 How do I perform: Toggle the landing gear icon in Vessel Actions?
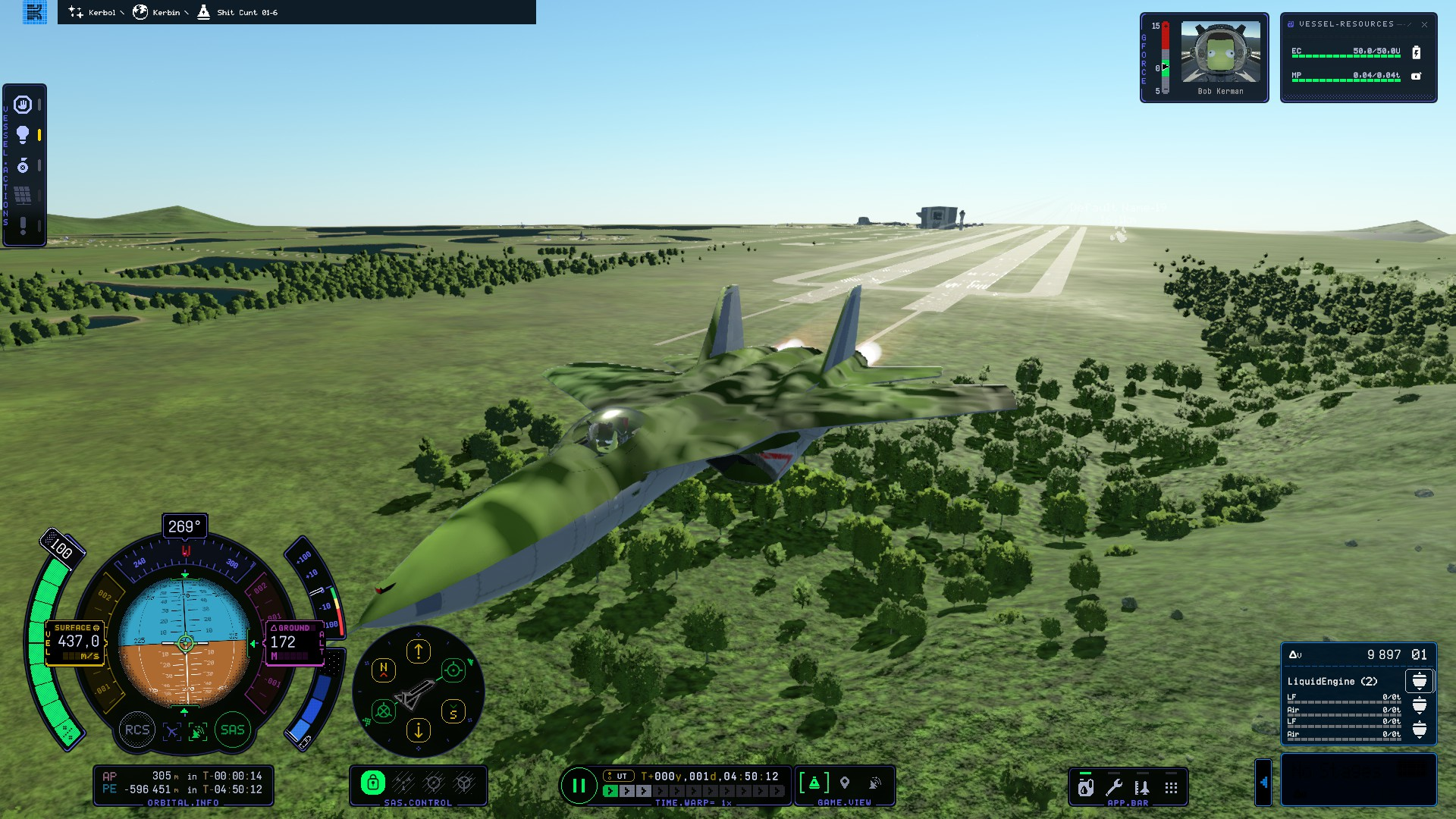[x=23, y=165]
